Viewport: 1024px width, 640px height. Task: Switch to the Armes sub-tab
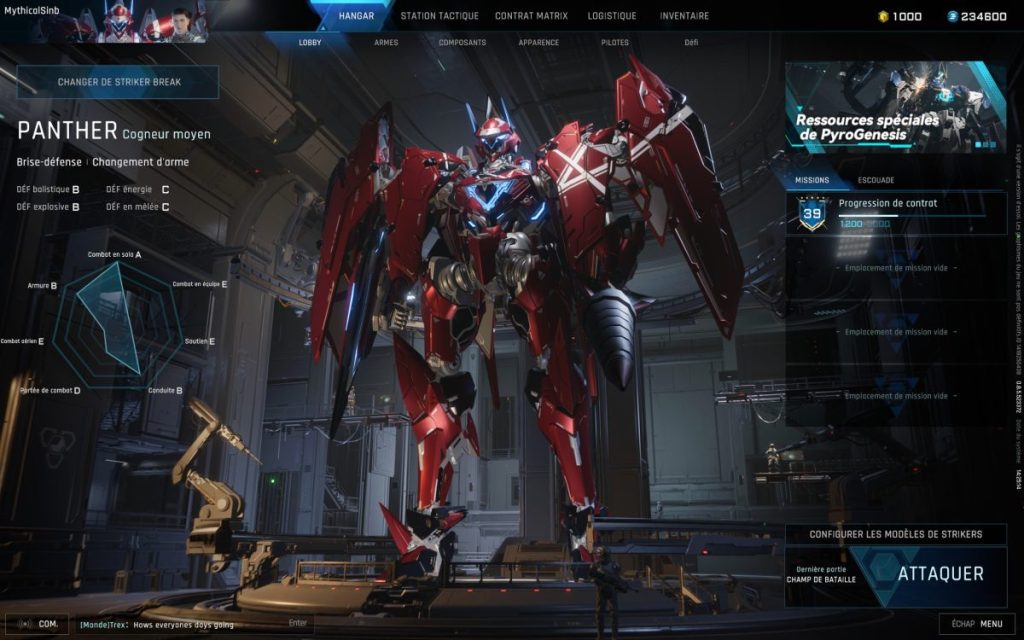click(x=386, y=43)
